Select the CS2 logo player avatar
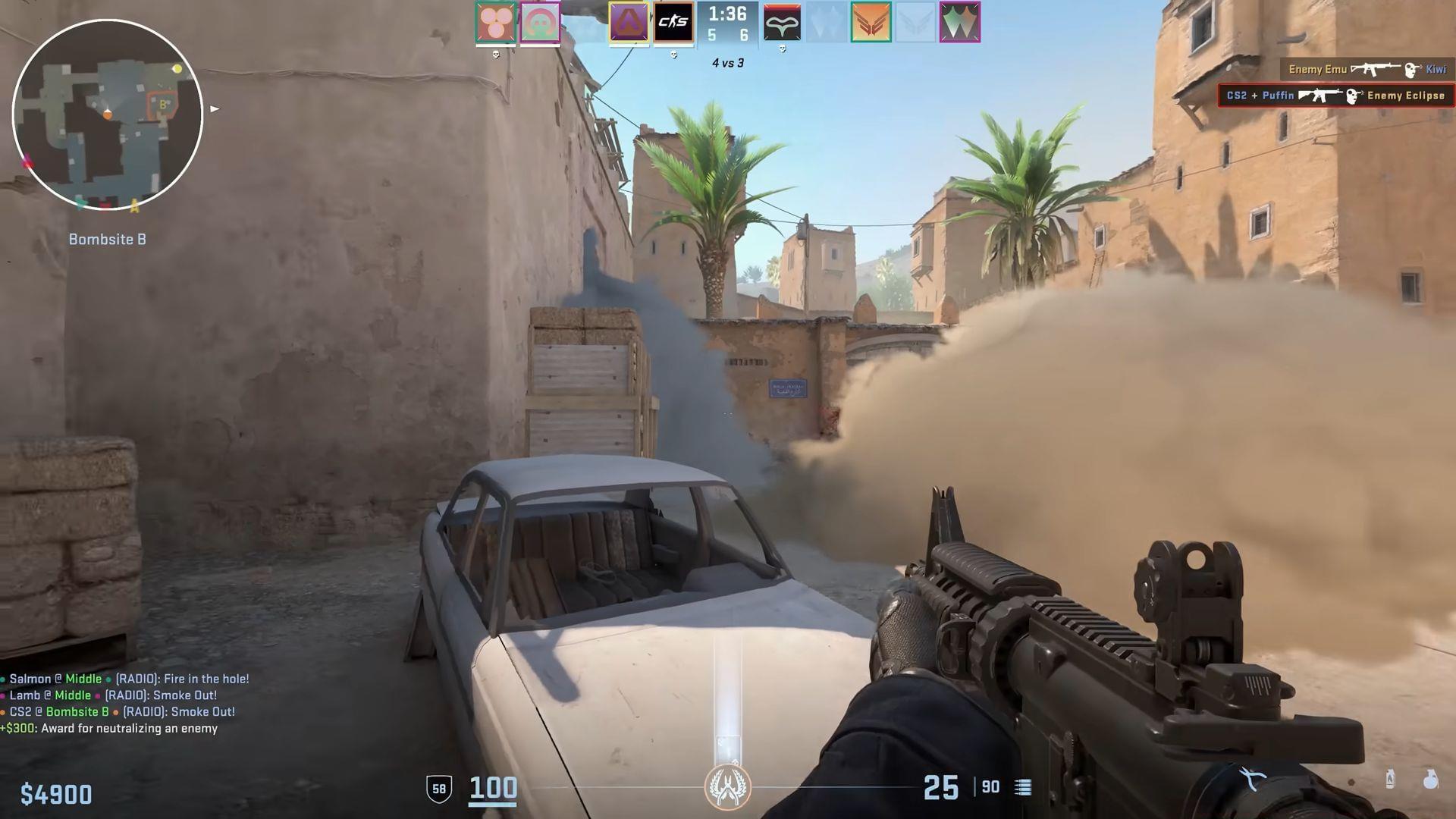Image resolution: width=1456 pixels, height=819 pixels. pyautogui.click(x=673, y=23)
